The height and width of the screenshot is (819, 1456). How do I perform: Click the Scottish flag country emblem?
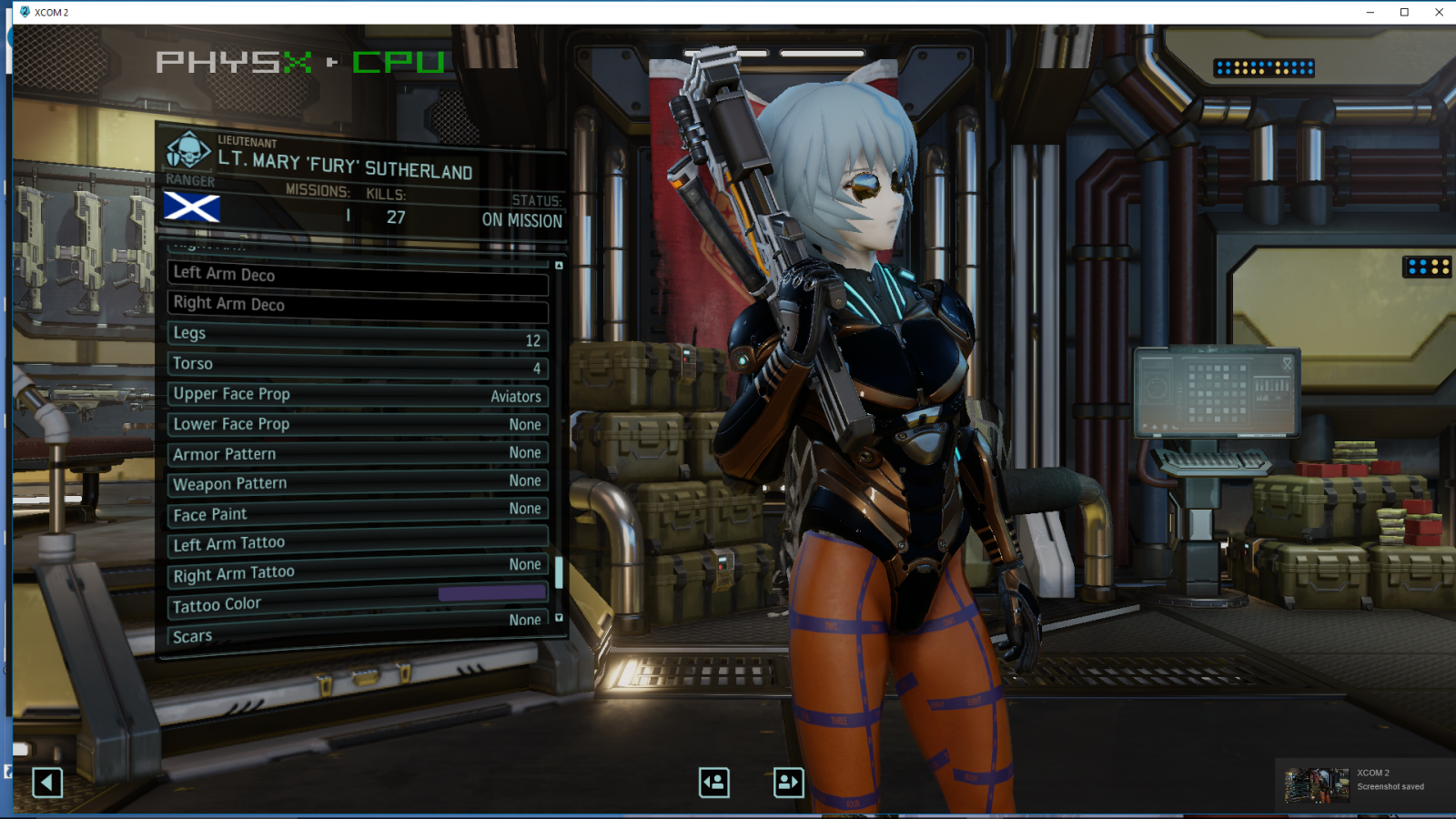click(x=194, y=208)
